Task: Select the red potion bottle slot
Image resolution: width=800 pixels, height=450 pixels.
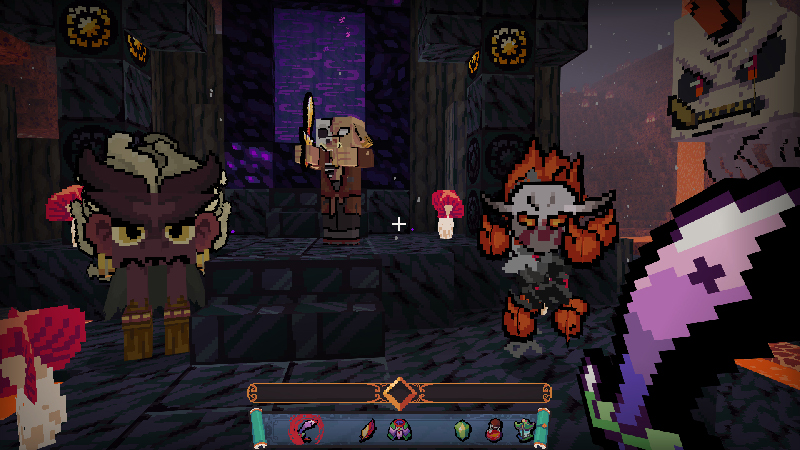Action: pyautogui.click(x=493, y=431)
